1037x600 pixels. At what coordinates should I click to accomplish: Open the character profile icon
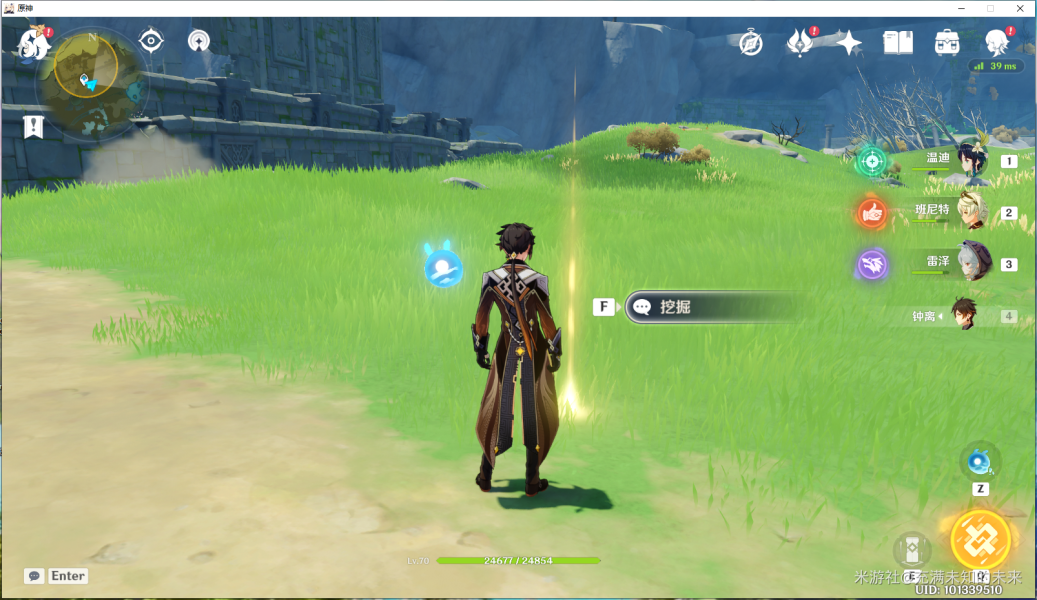[996, 42]
